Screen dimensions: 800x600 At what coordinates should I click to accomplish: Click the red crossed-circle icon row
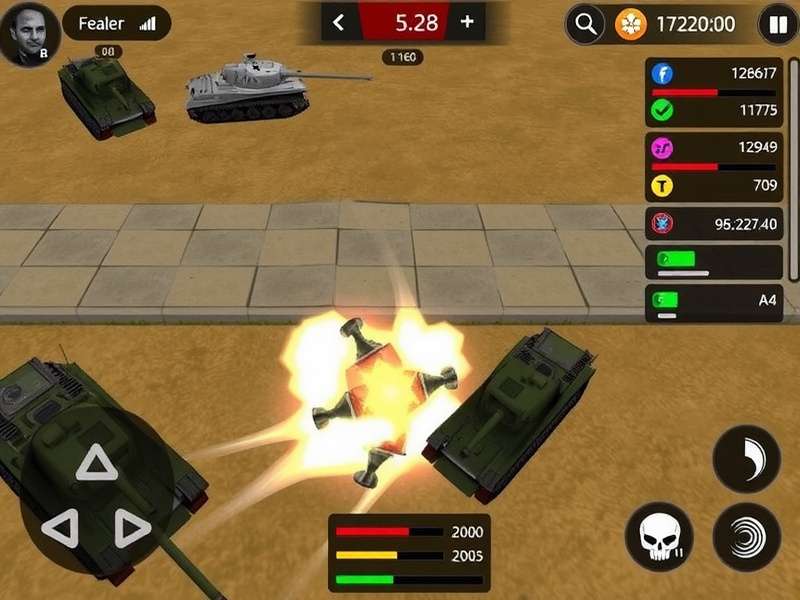click(713, 224)
